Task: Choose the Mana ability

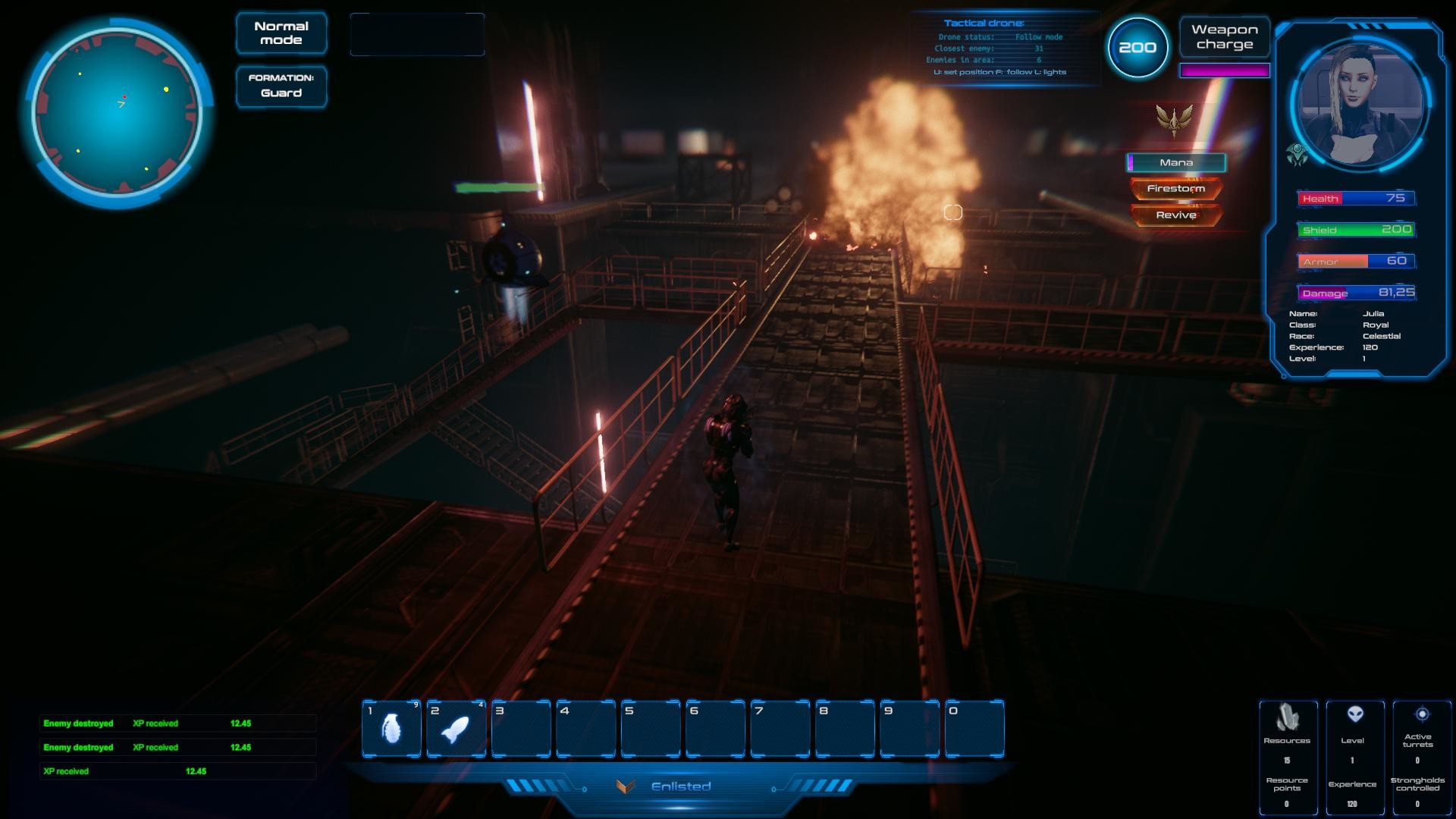Action: [x=1176, y=162]
